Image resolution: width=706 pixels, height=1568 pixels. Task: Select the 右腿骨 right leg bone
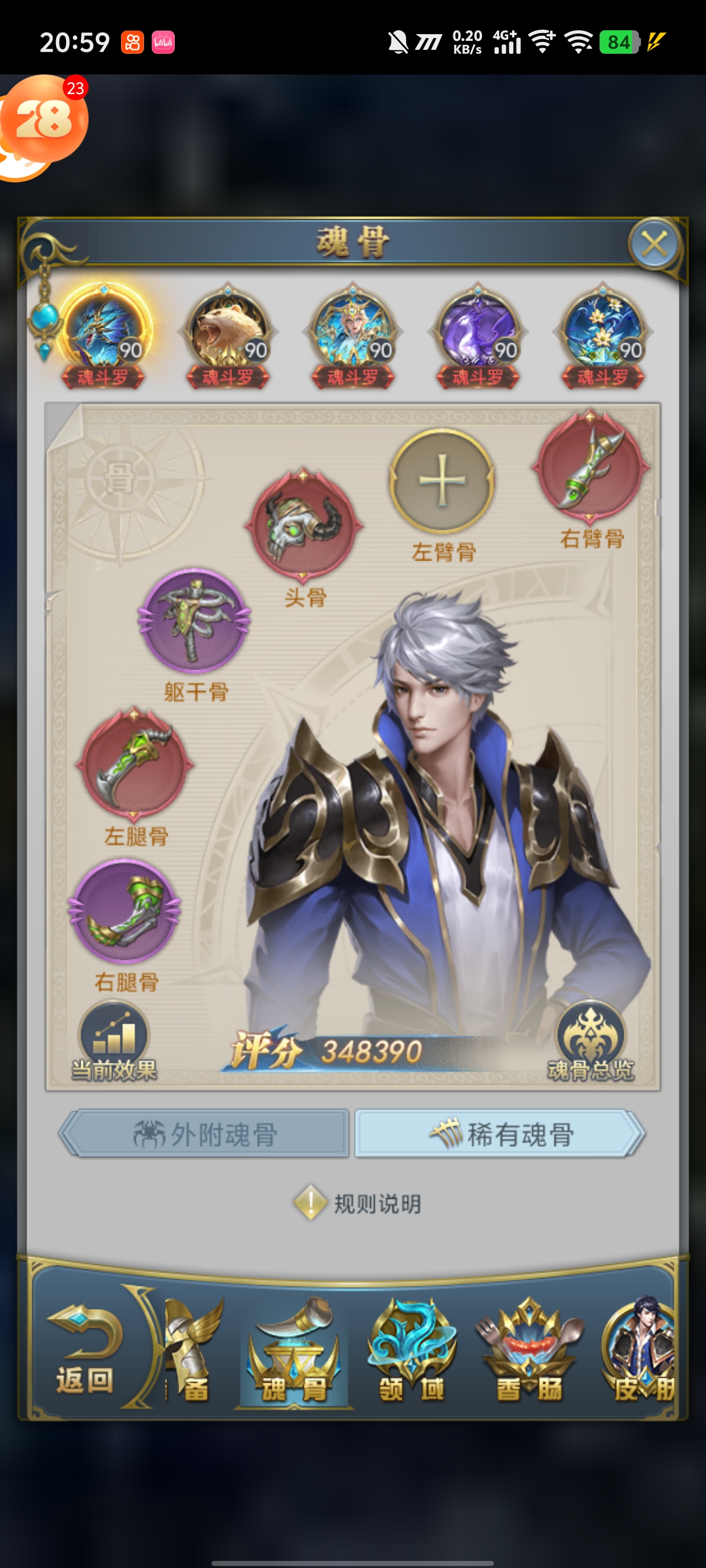coord(126,911)
